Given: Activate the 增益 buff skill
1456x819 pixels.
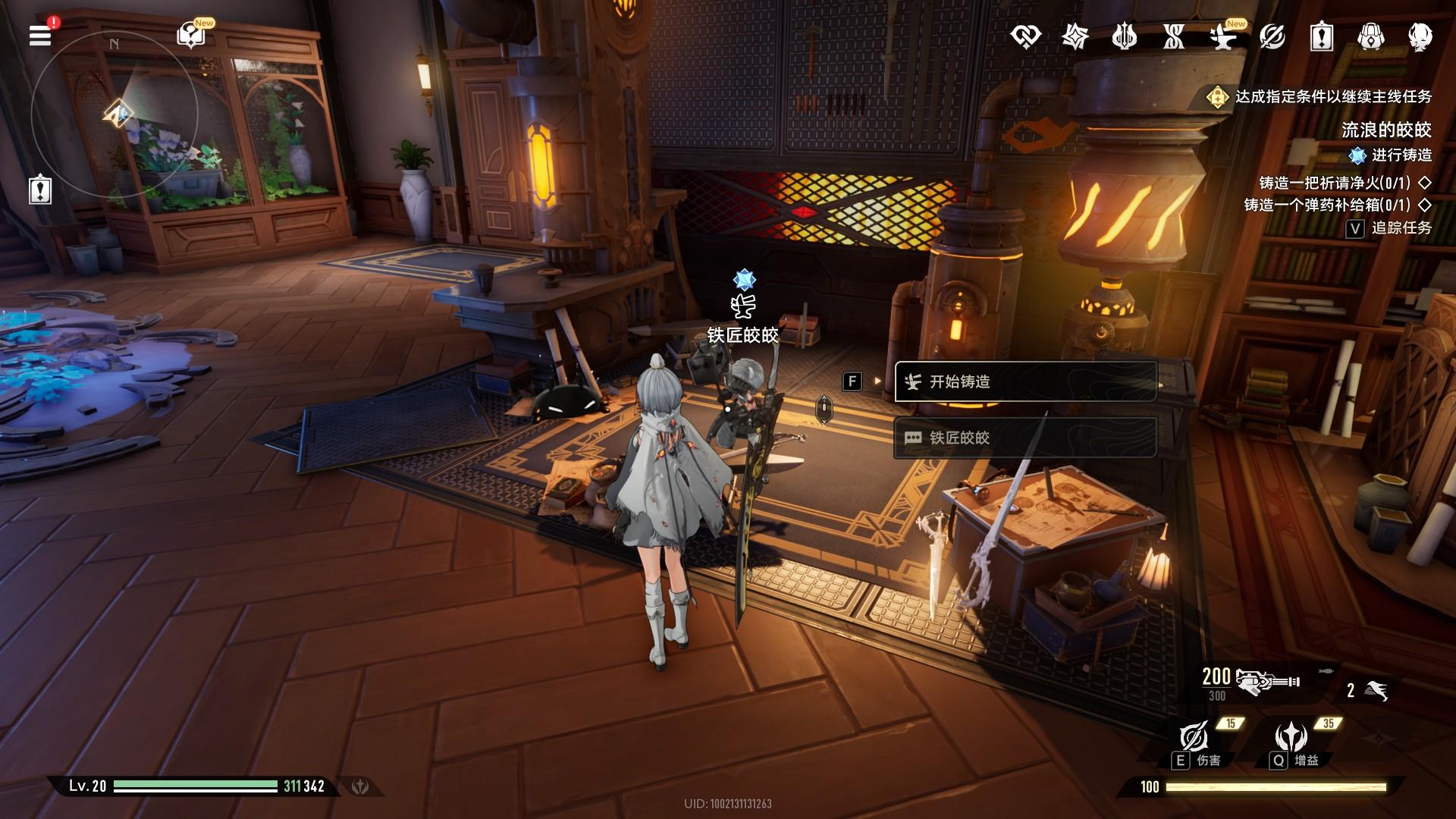Looking at the screenshot, I should click(x=1291, y=739).
